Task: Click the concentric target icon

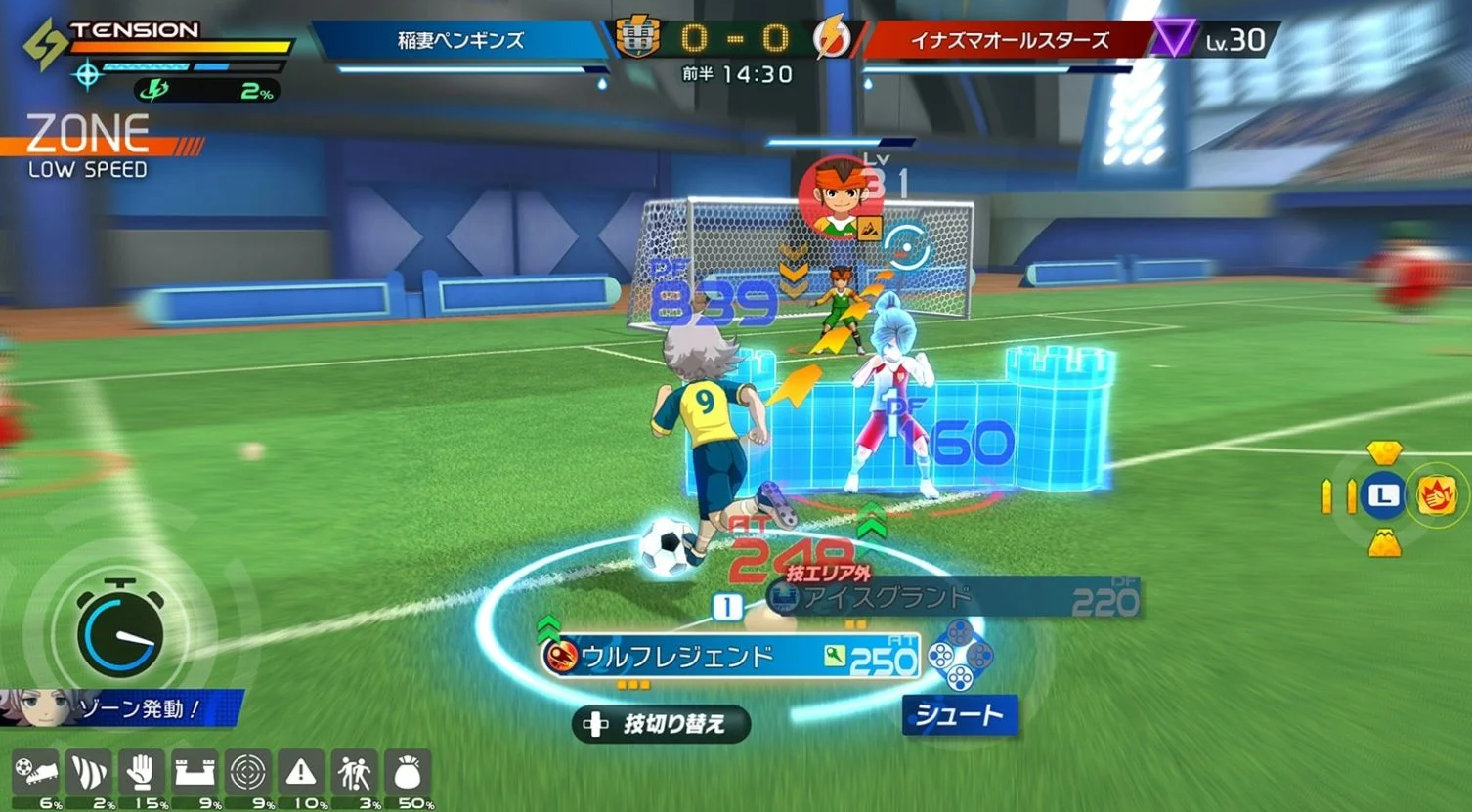Action: [x=248, y=773]
